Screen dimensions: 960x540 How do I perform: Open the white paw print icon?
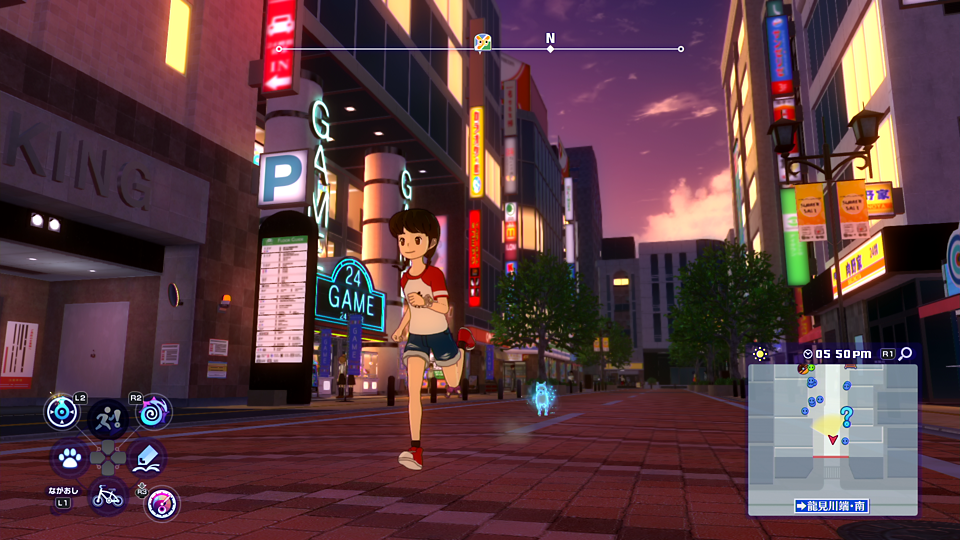[x=69, y=458]
